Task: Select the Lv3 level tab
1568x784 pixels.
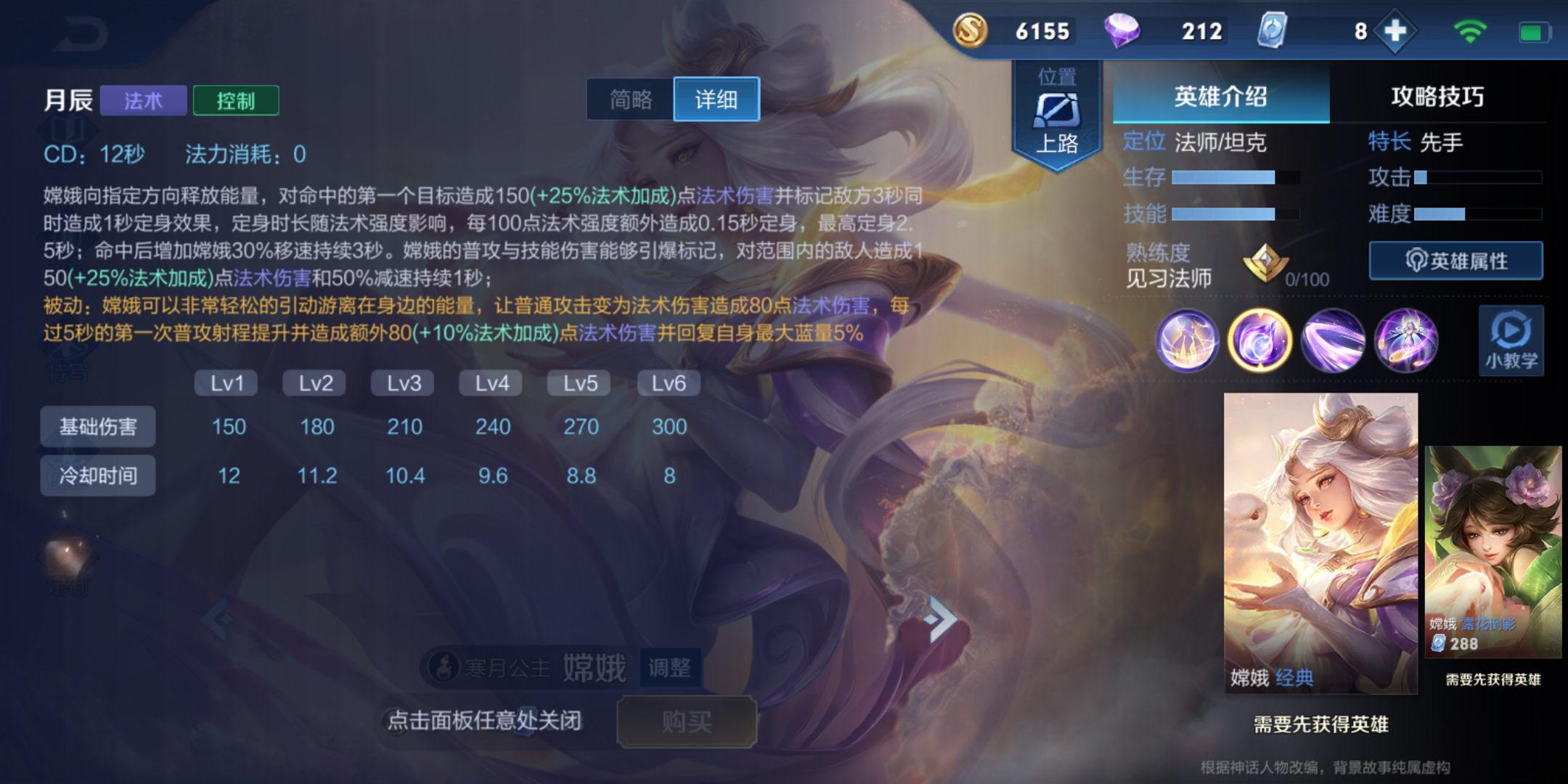Action: tap(401, 383)
